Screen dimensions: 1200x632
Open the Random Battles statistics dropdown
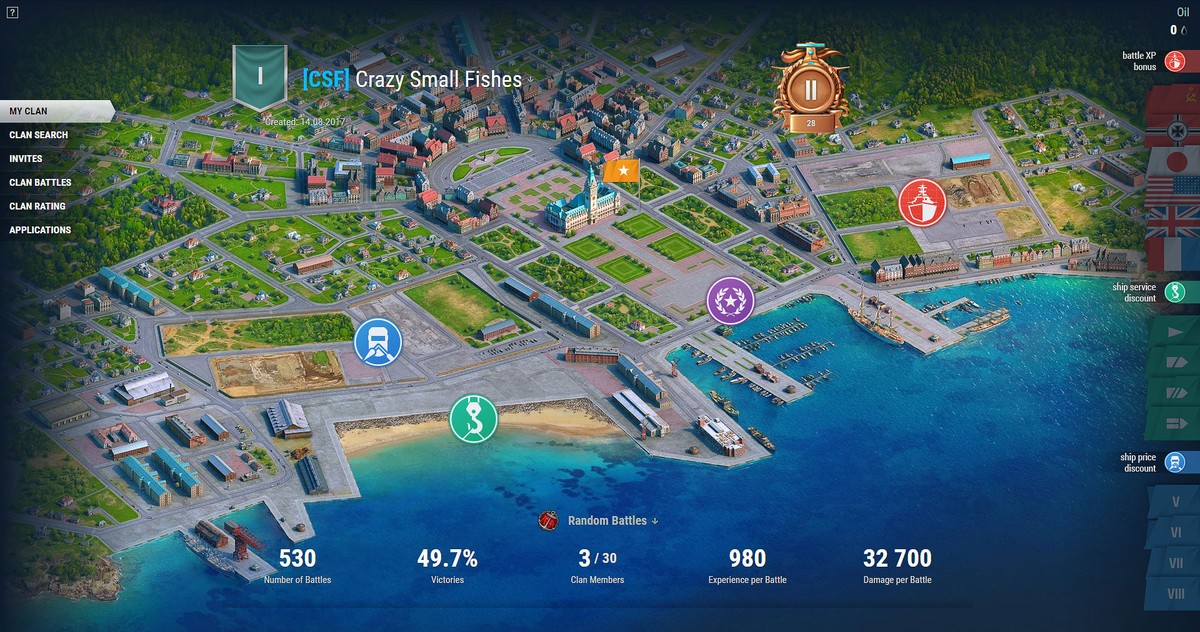coord(611,520)
